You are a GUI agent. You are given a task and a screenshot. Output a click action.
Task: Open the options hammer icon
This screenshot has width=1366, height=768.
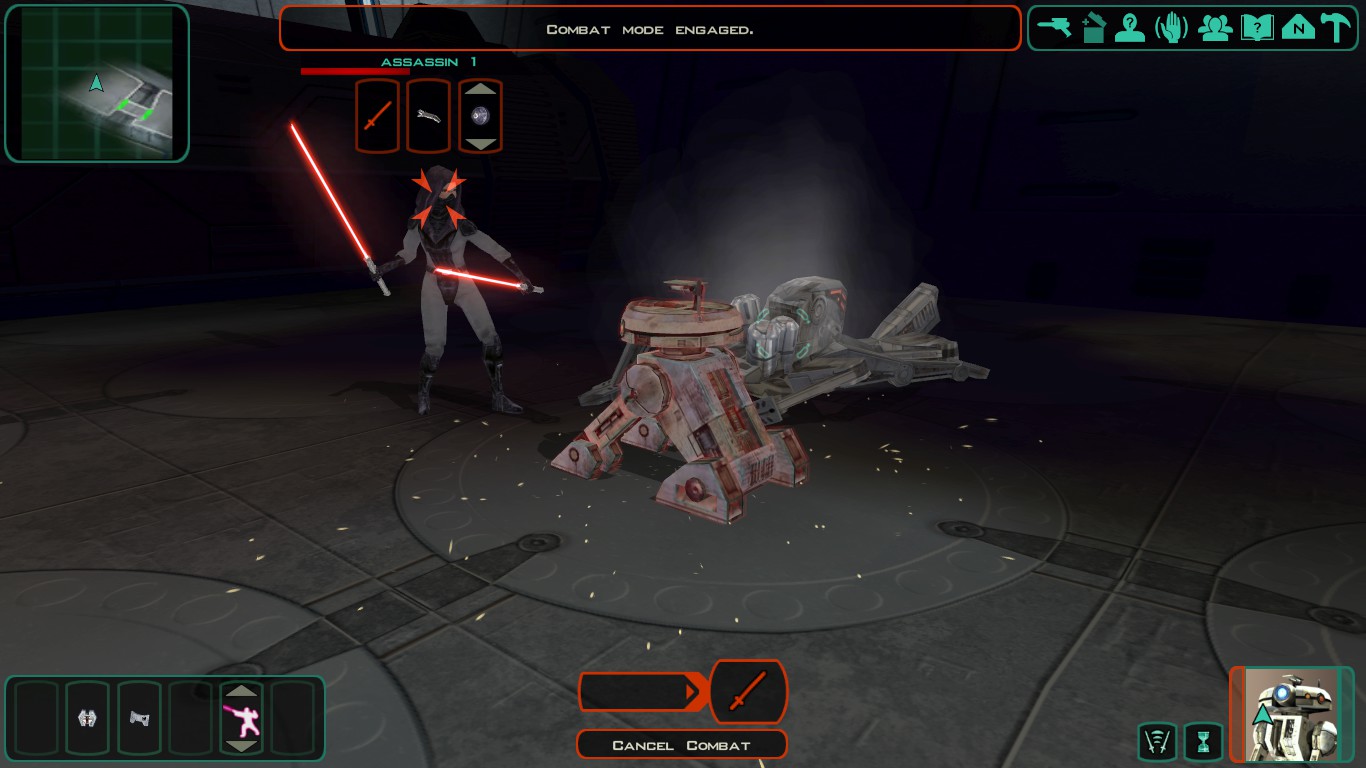point(1335,27)
